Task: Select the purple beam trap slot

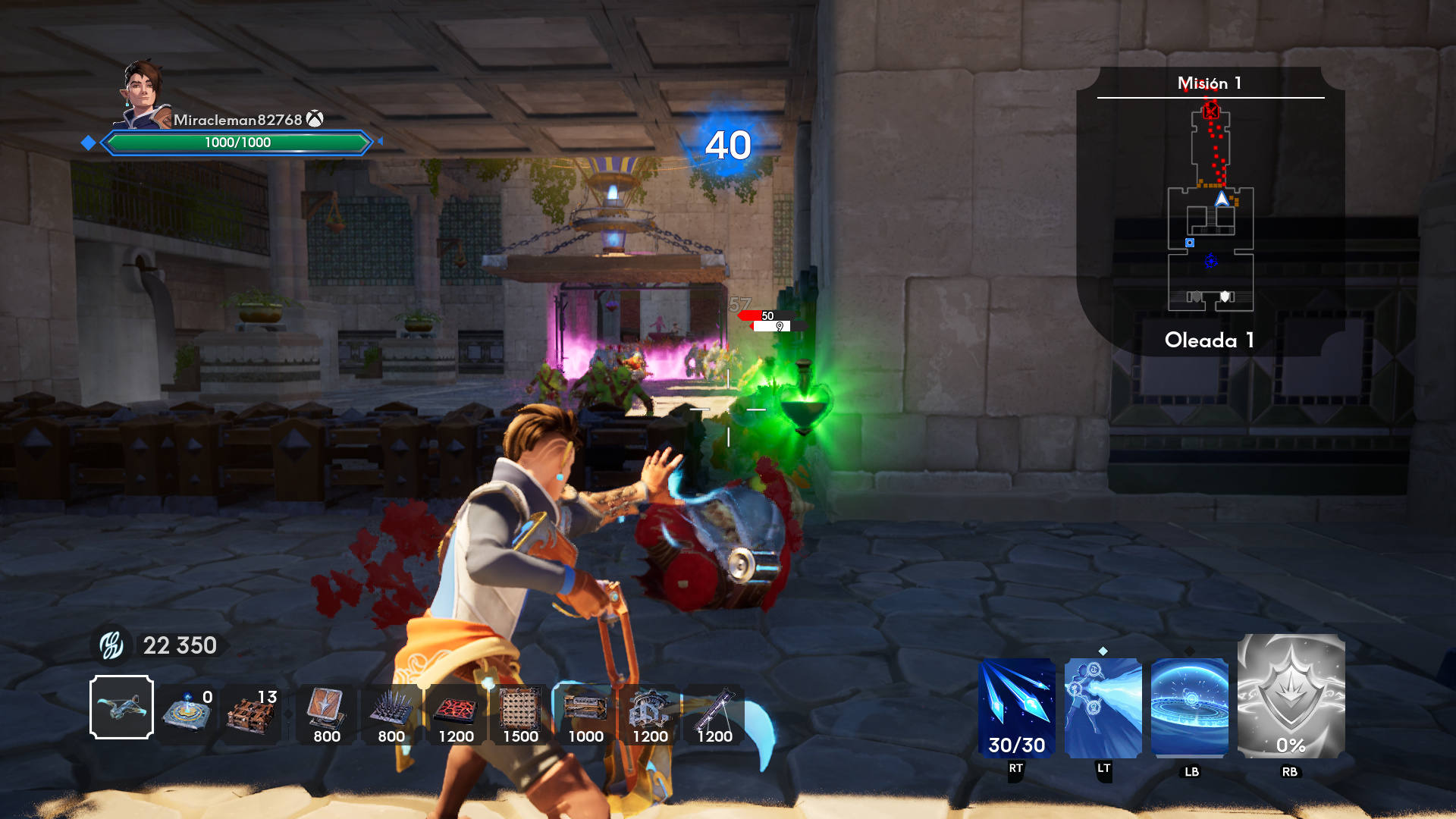Action: (714, 711)
